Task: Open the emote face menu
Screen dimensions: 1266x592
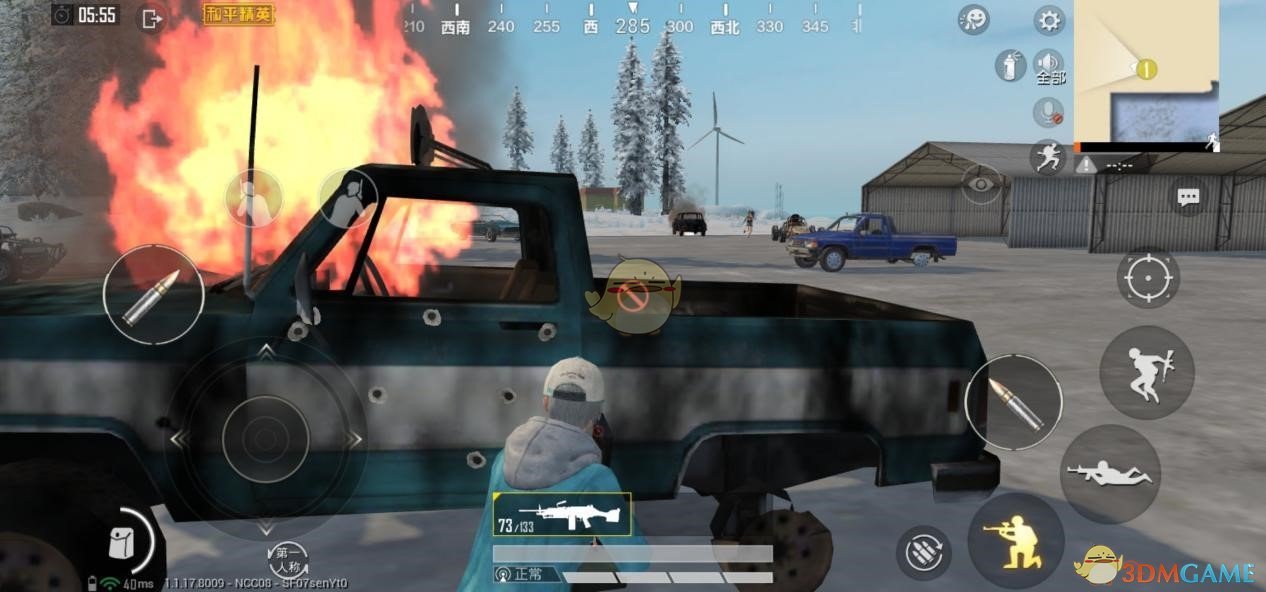Action: point(973,20)
